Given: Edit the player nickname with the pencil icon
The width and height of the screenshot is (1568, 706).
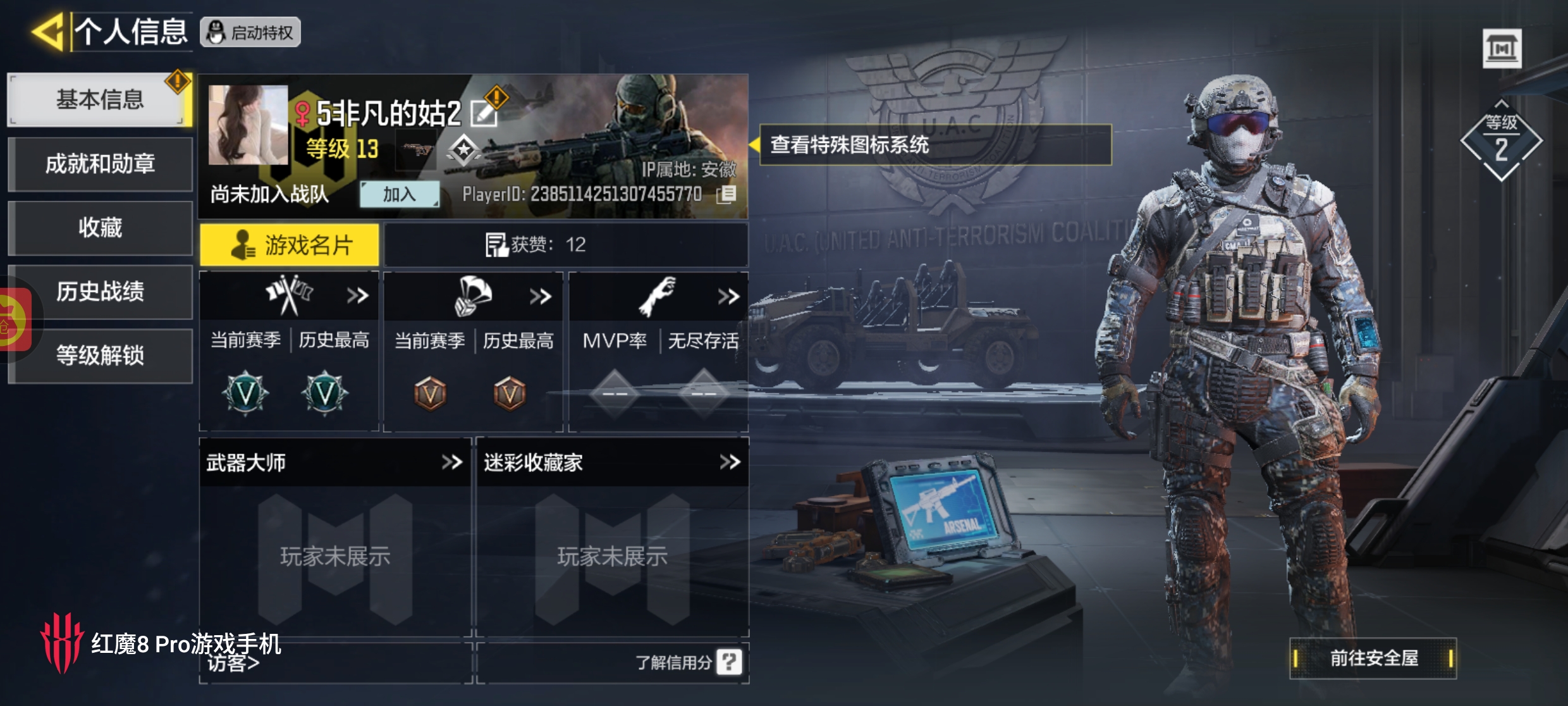Looking at the screenshot, I should (x=484, y=114).
